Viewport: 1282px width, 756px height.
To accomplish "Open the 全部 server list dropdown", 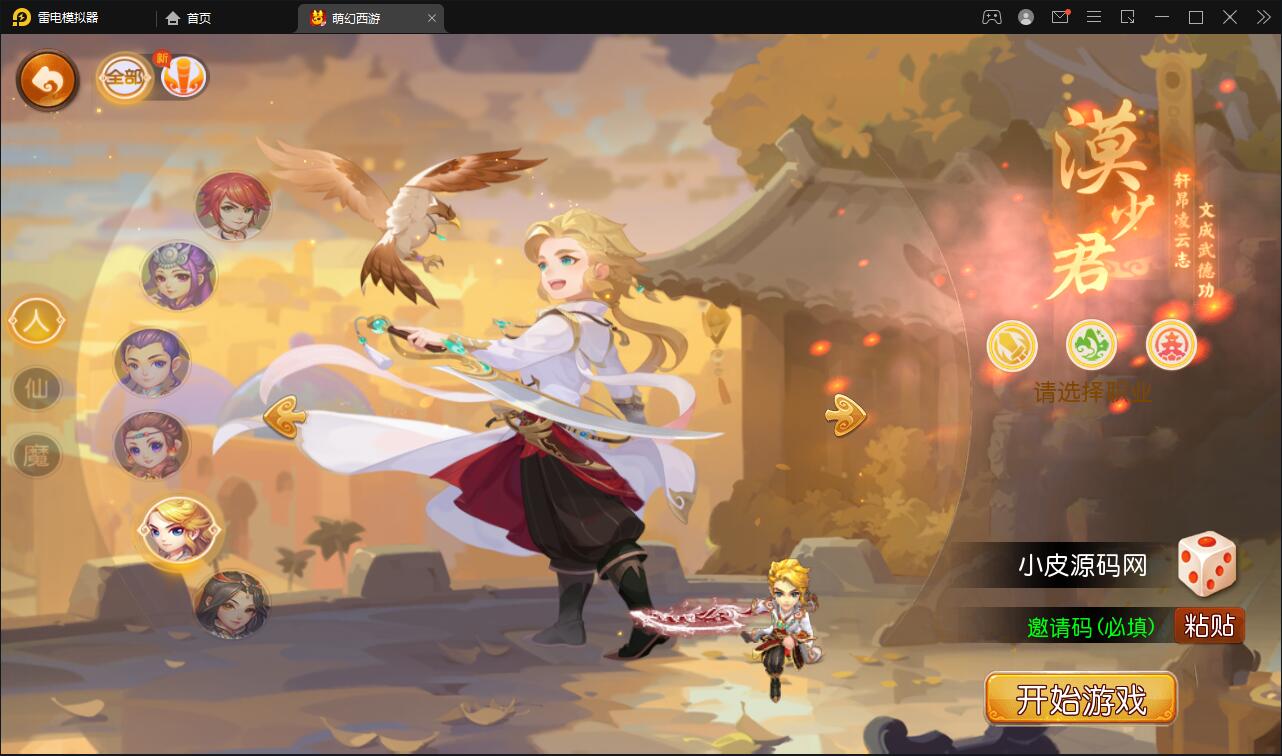I will (124, 75).
